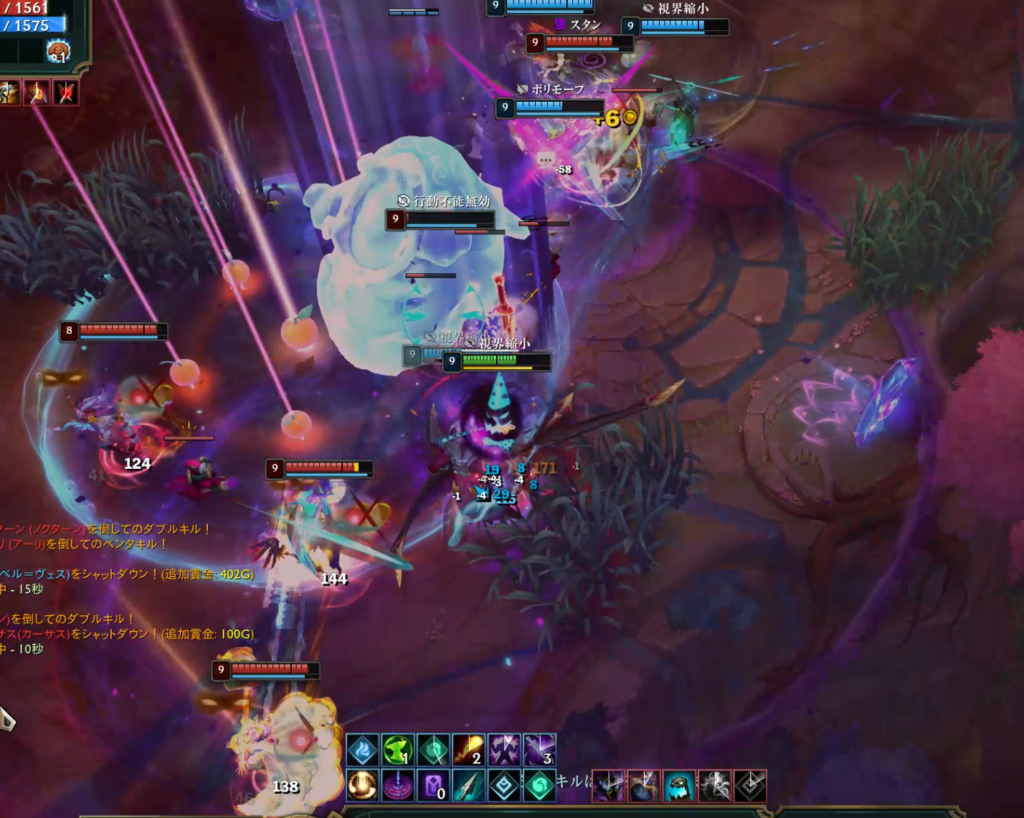Image resolution: width=1024 pixels, height=818 pixels.
Task: Click the purple circular rune buff icon
Action: tap(397, 785)
